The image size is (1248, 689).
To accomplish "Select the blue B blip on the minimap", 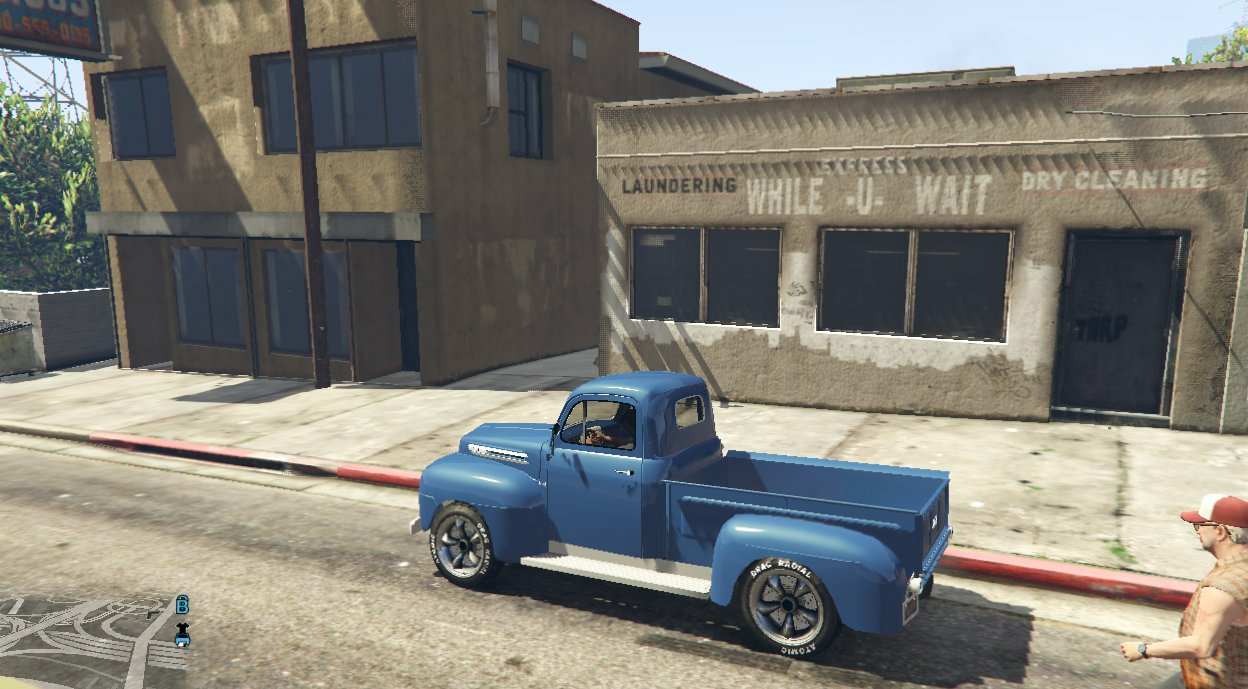I will pos(182,605).
